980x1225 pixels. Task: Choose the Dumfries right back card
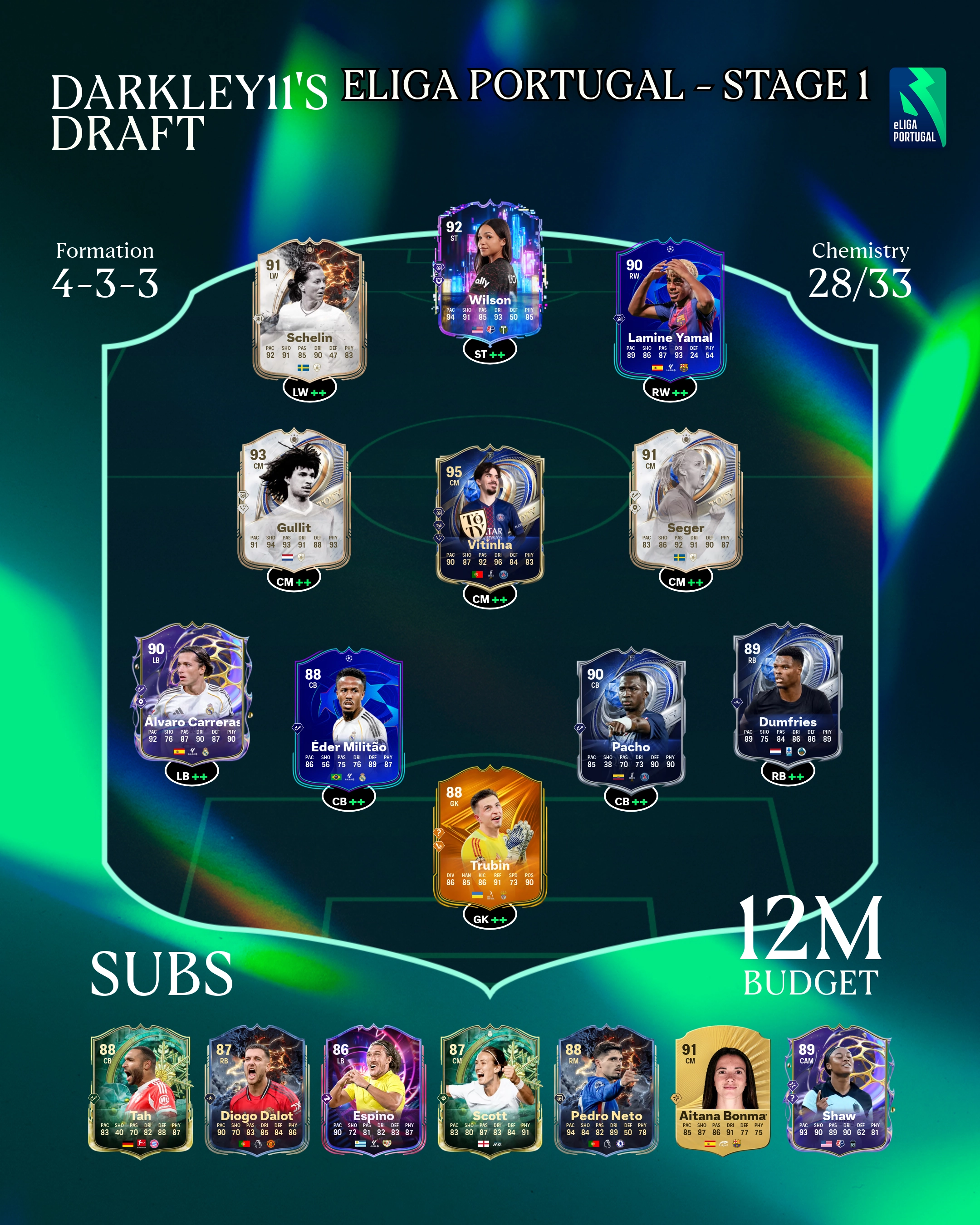[x=788, y=693]
